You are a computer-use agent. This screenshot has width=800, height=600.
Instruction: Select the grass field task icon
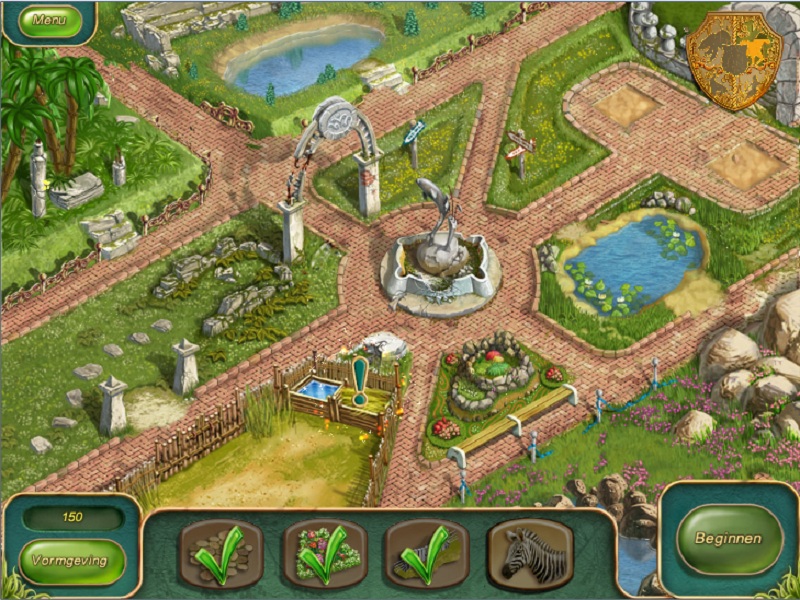[428, 553]
